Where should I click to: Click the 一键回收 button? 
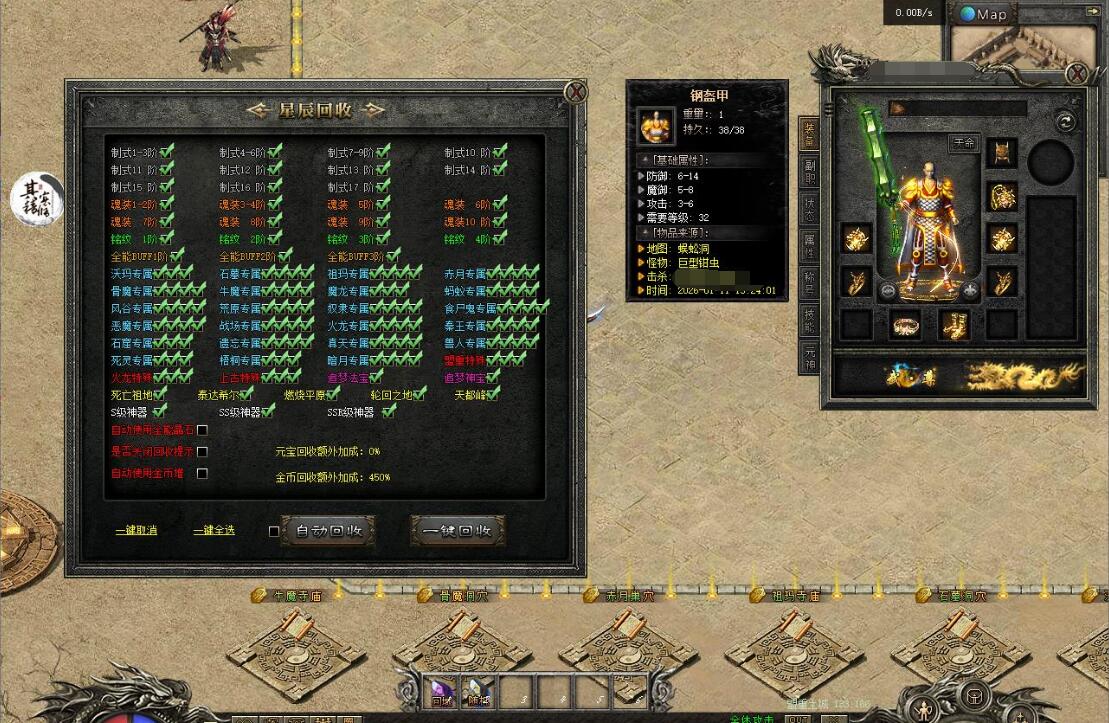point(457,530)
